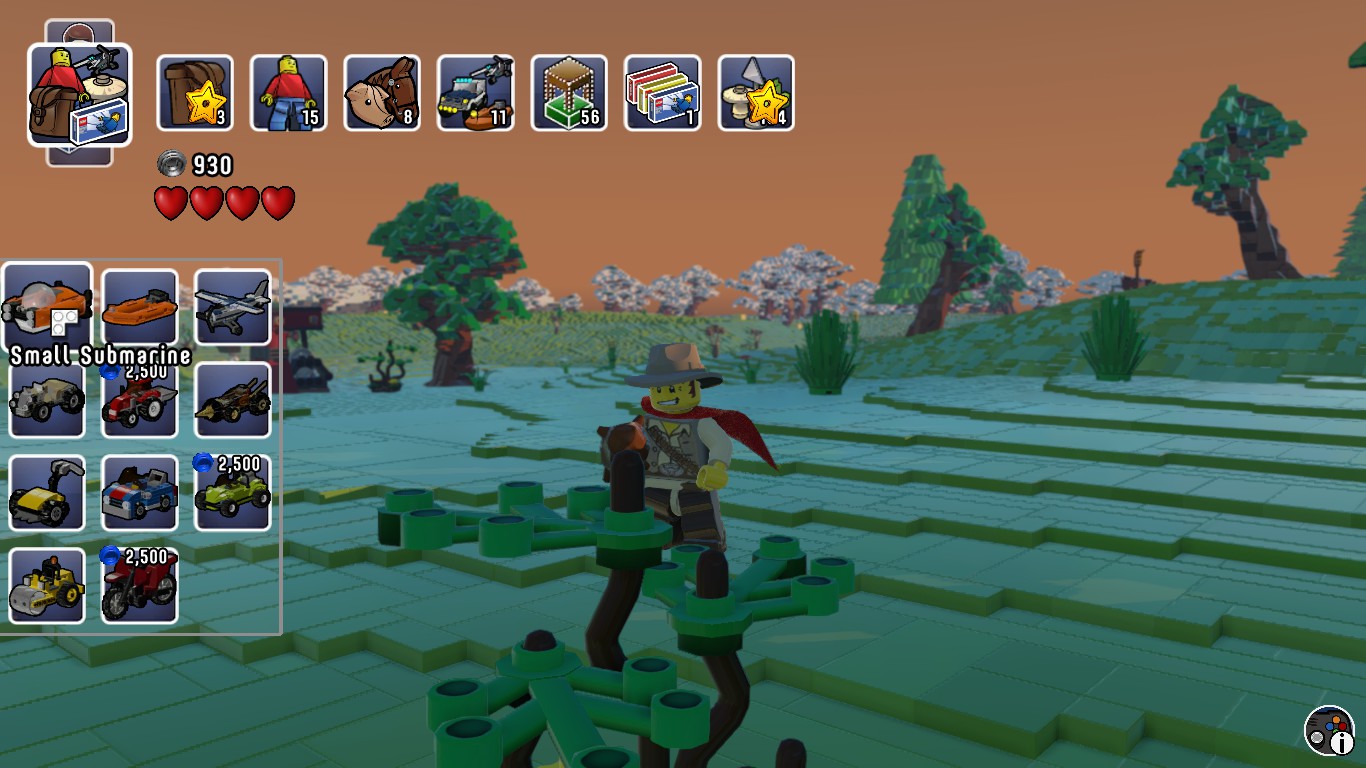The image size is (1366, 768).
Task: Open the starred mushroom props category
Action: (756, 93)
